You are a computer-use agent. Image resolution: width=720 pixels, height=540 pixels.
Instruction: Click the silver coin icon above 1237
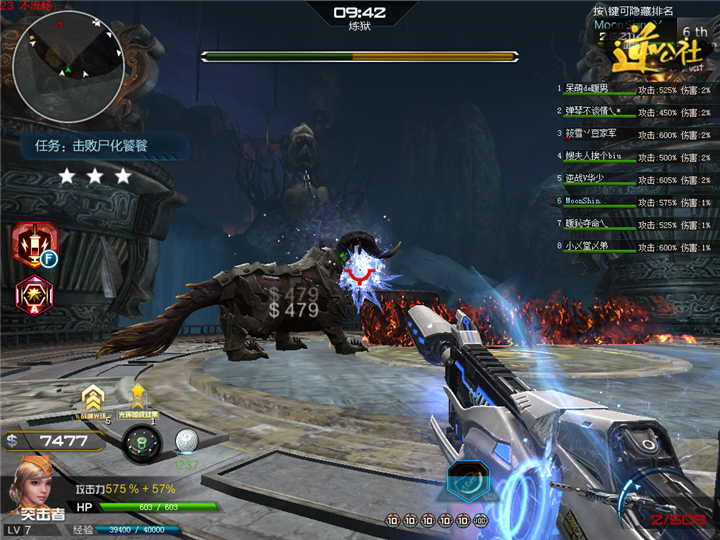tap(186, 441)
